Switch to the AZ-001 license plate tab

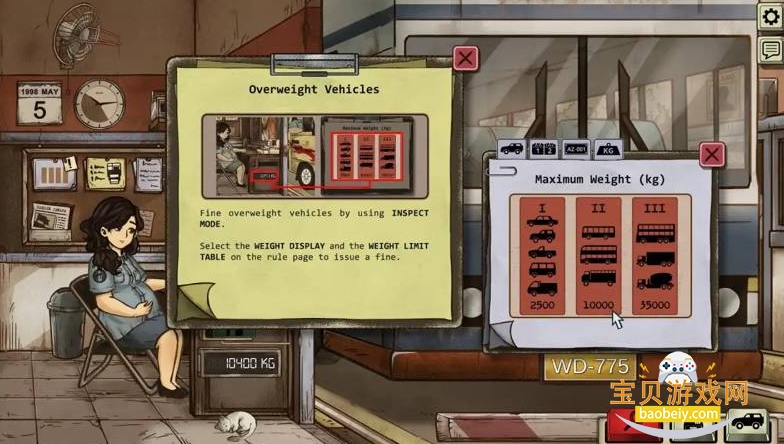point(575,148)
